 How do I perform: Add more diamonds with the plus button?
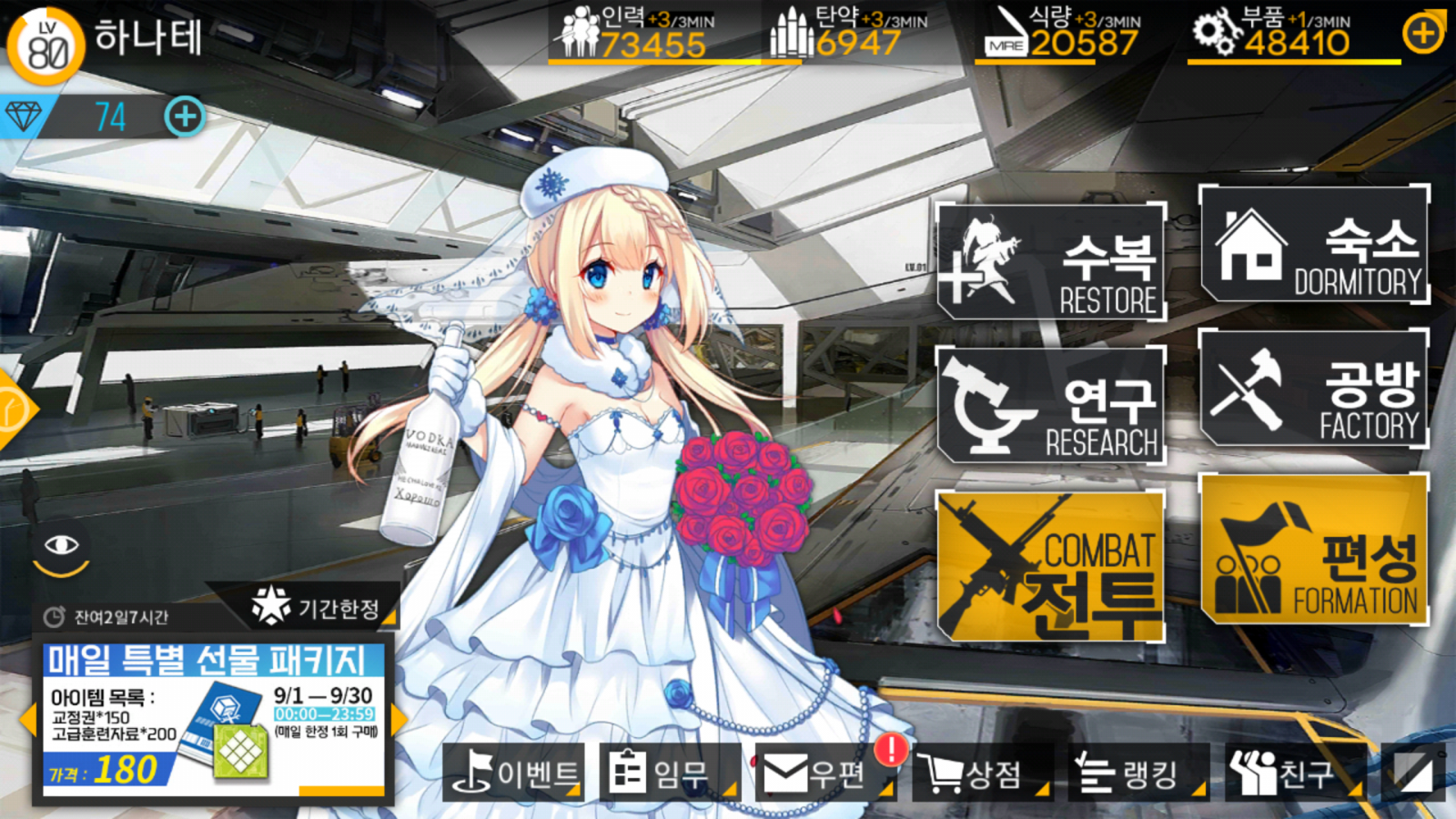(x=185, y=116)
